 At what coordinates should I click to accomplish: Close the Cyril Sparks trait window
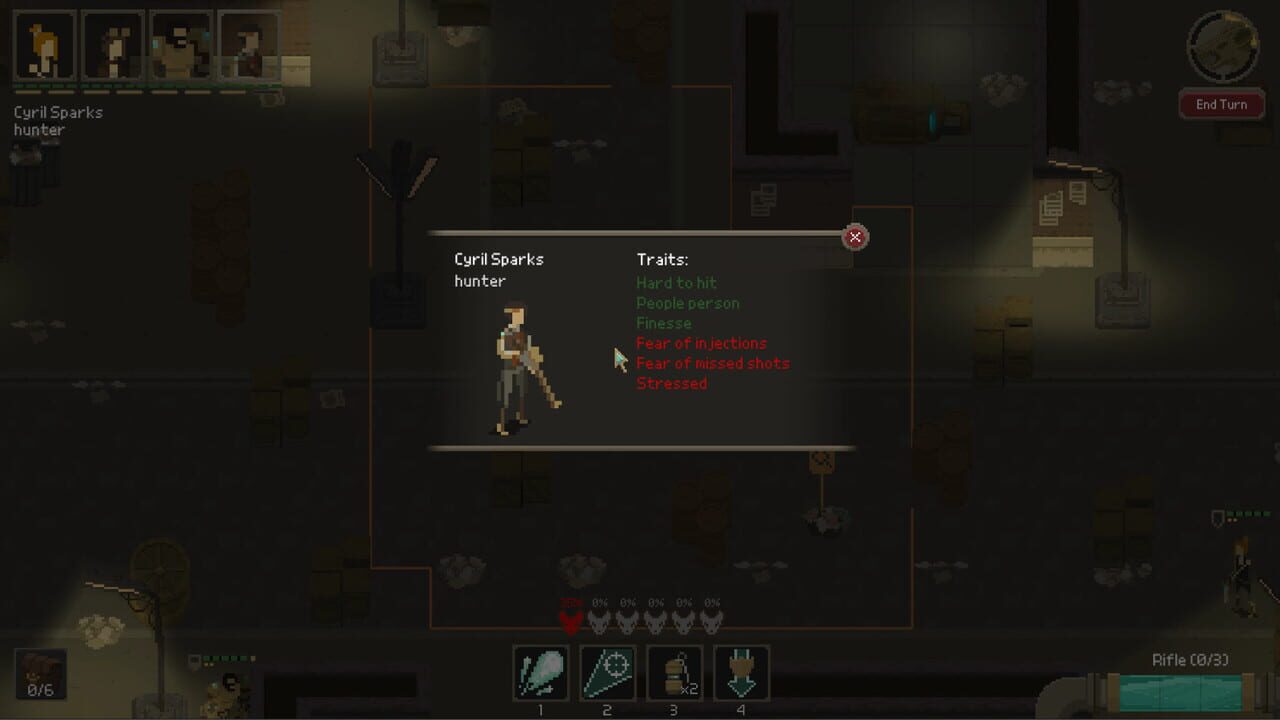click(855, 237)
